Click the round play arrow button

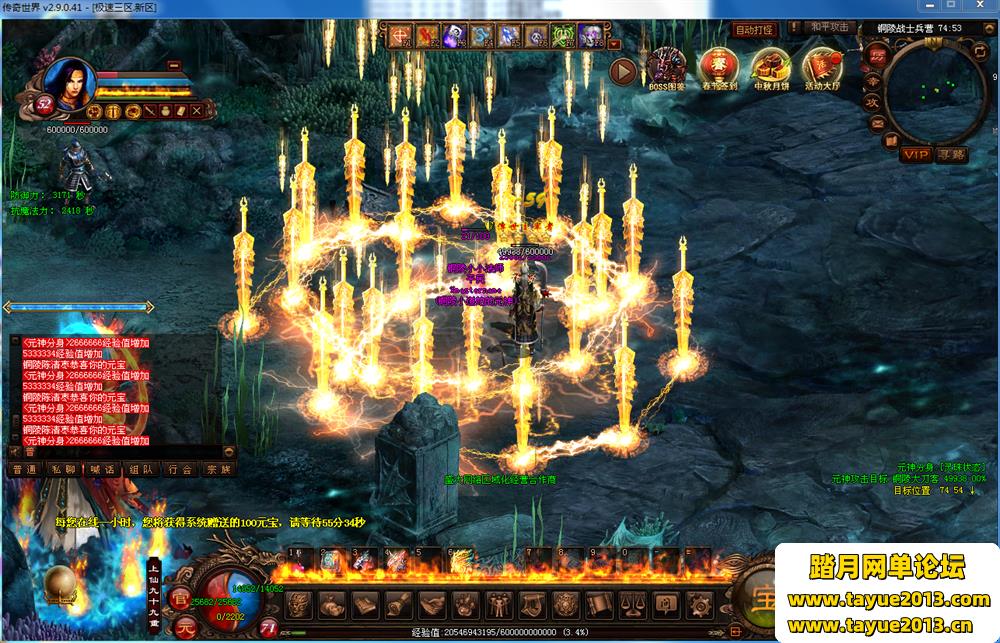click(624, 72)
